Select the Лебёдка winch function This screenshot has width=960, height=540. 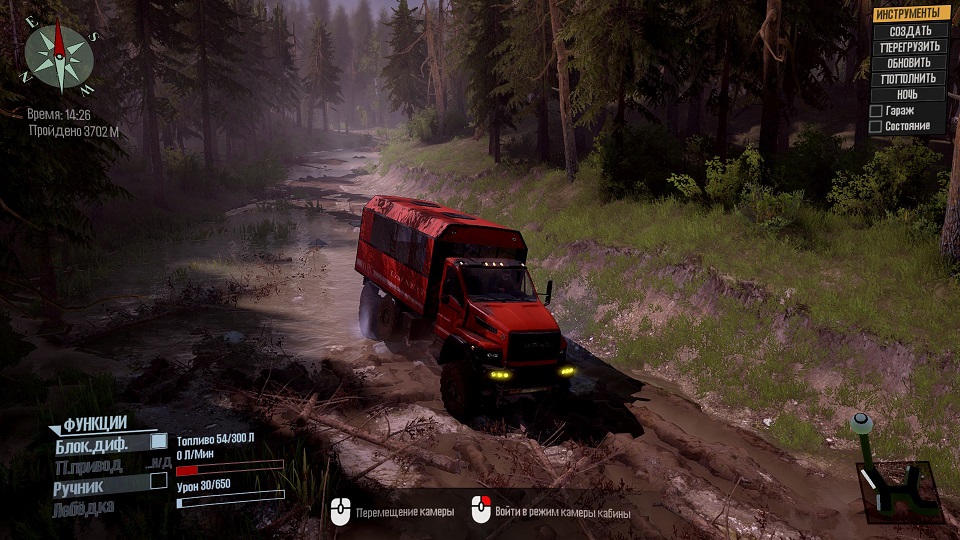[x=84, y=508]
